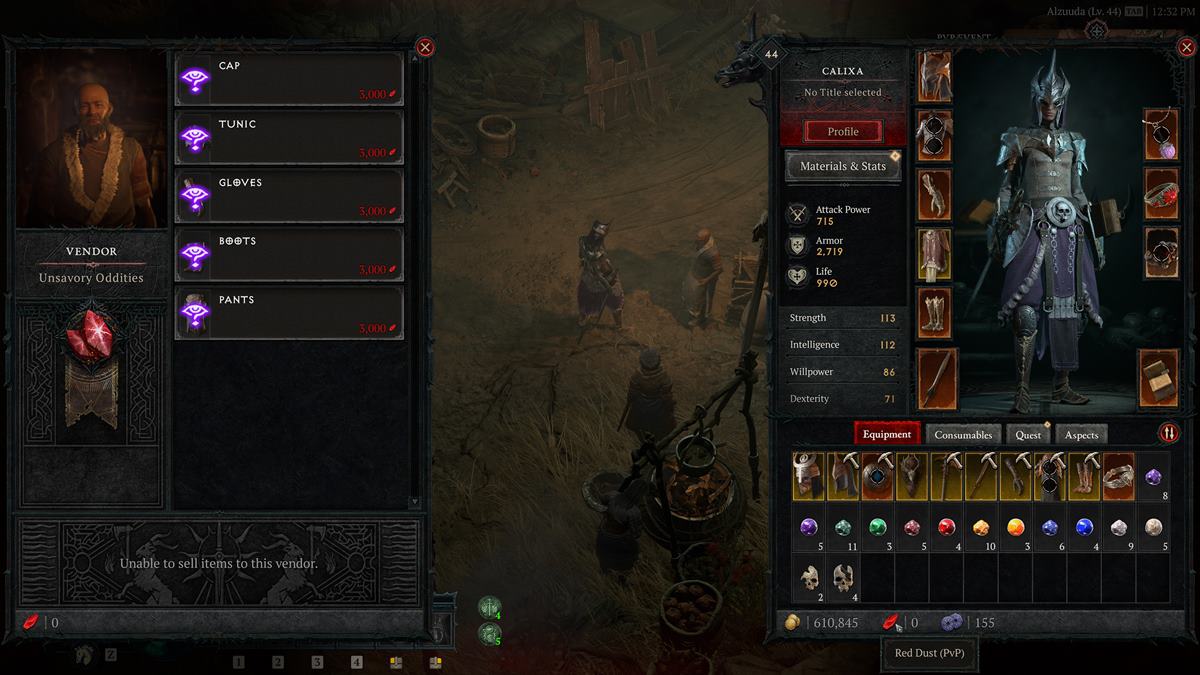1200x675 pixels.
Task: Buy the Cap from the vendor
Action: [x=289, y=79]
